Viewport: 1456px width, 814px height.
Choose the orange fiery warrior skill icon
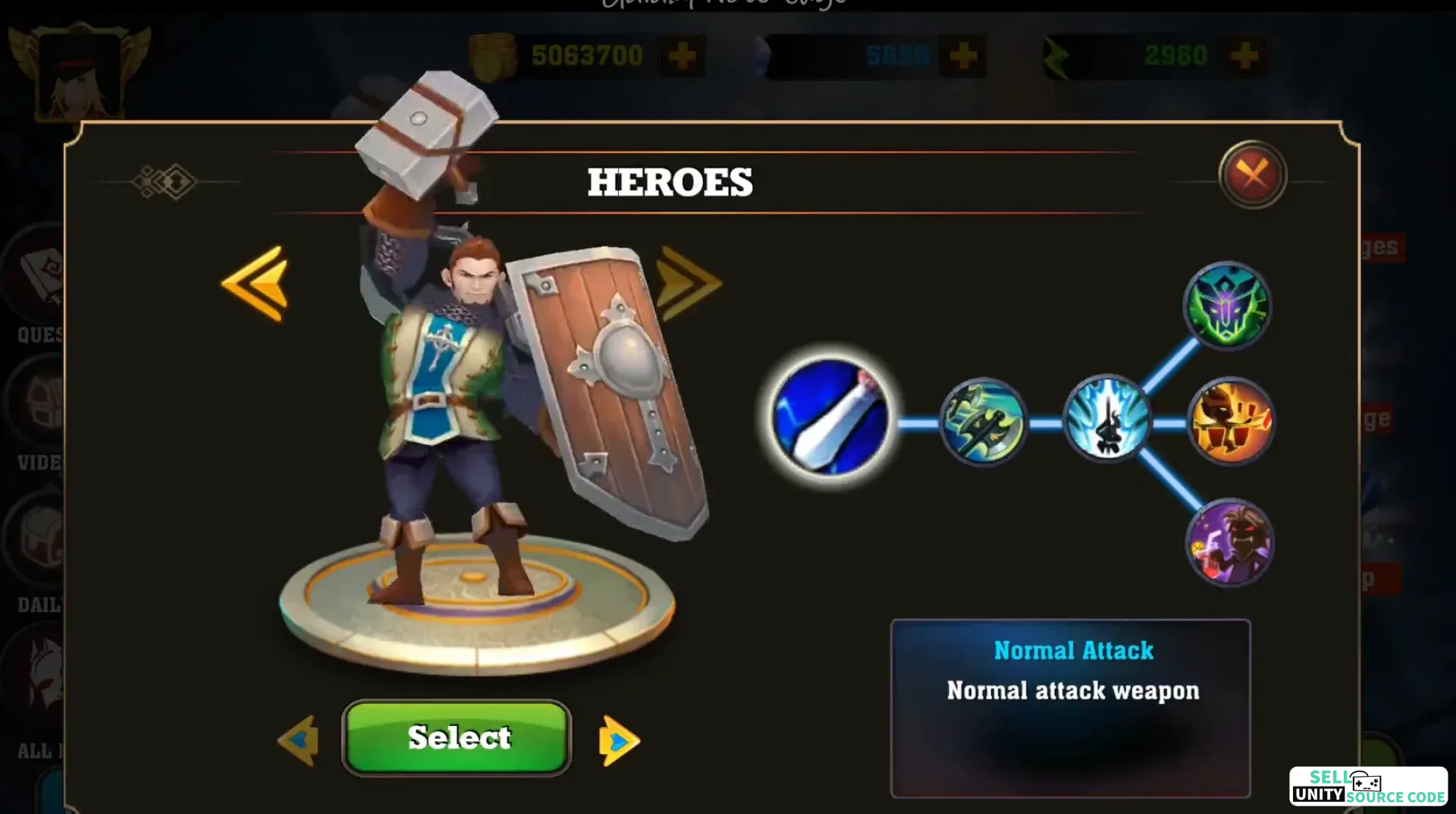click(x=1230, y=421)
